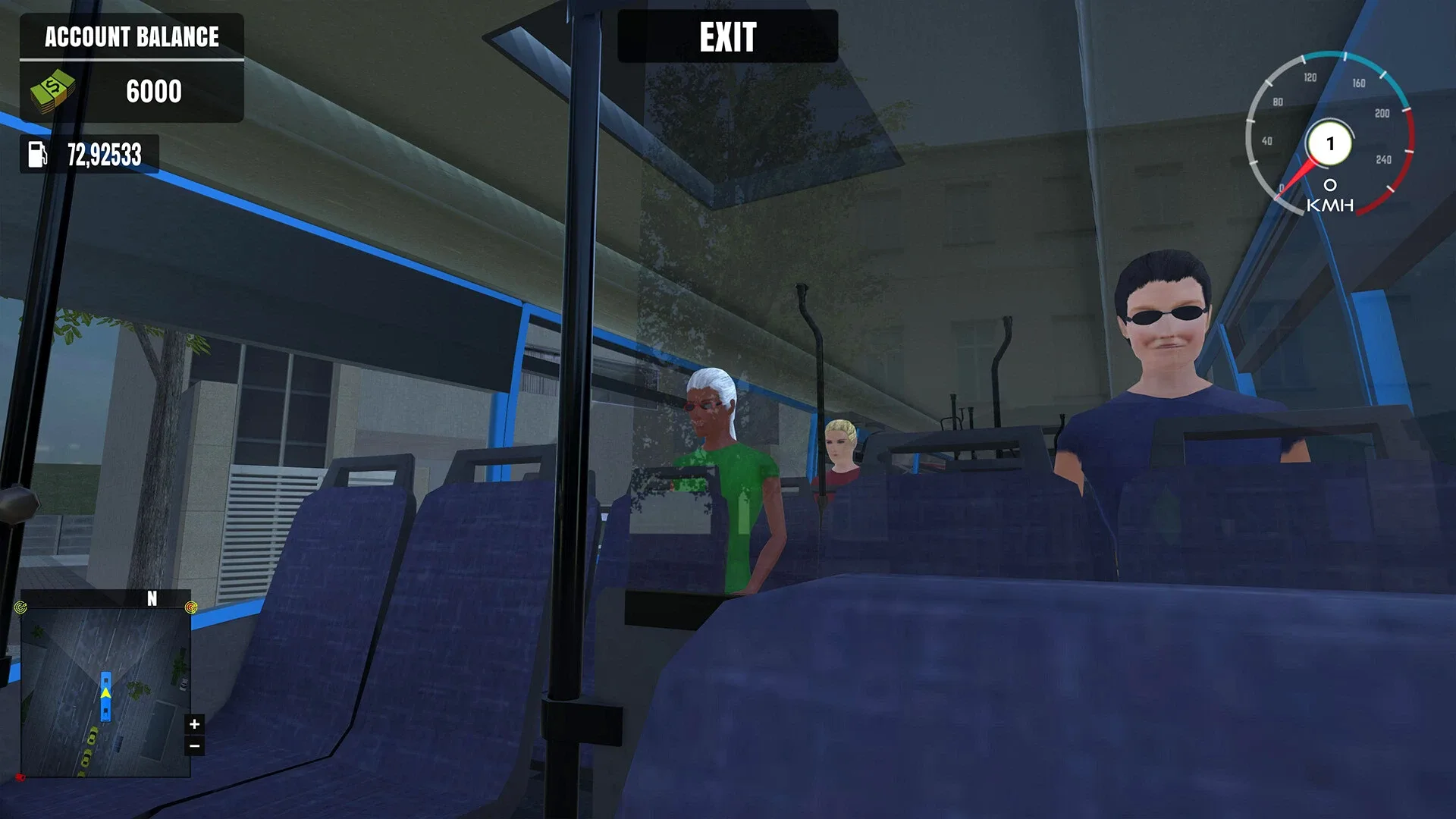Click the right radar icon above the minimap
Image resolution: width=1456 pixels, height=819 pixels.
click(x=190, y=607)
